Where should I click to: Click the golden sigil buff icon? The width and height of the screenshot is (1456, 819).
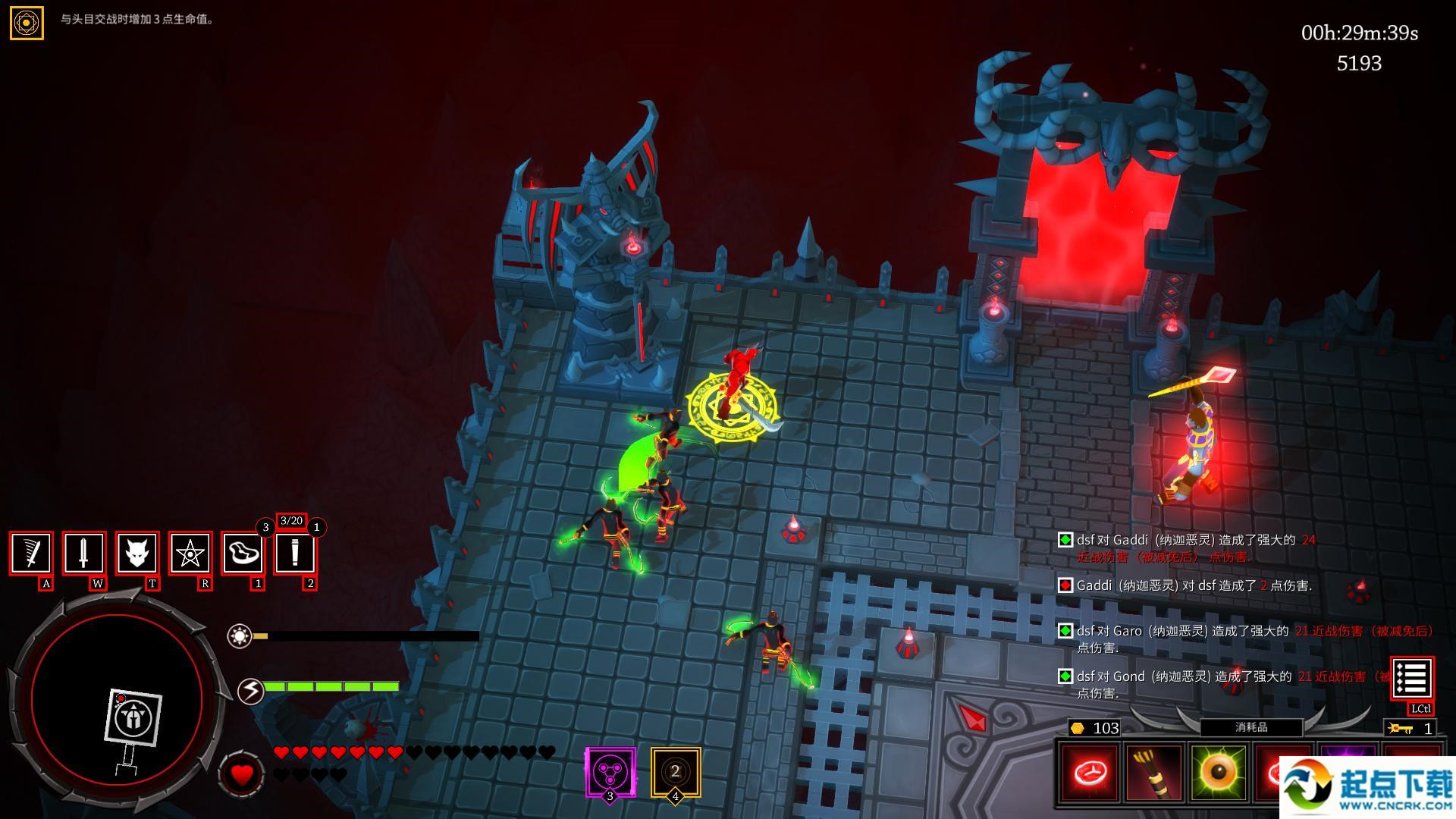click(x=27, y=23)
